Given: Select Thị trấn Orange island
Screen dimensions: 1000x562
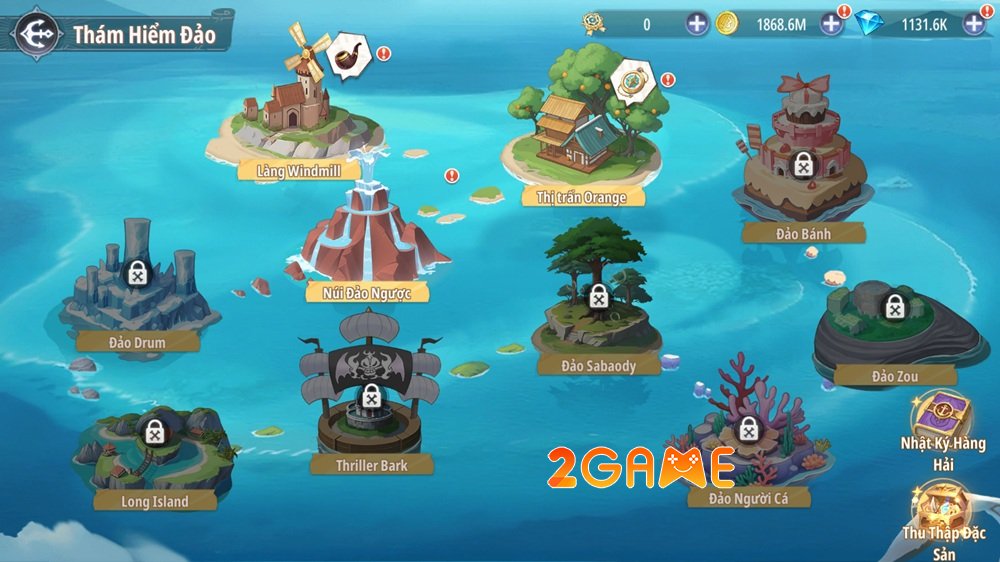Looking at the screenshot, I should point(580,140).
